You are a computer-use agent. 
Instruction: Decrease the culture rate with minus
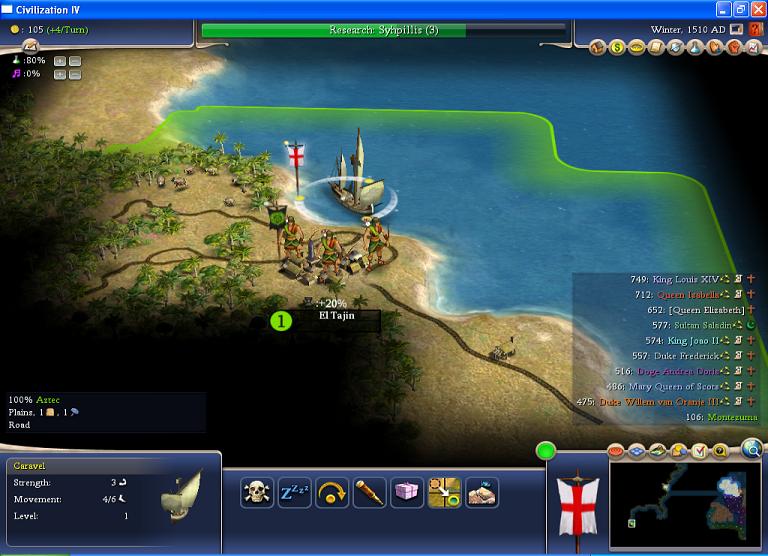(x=75, y=74)
